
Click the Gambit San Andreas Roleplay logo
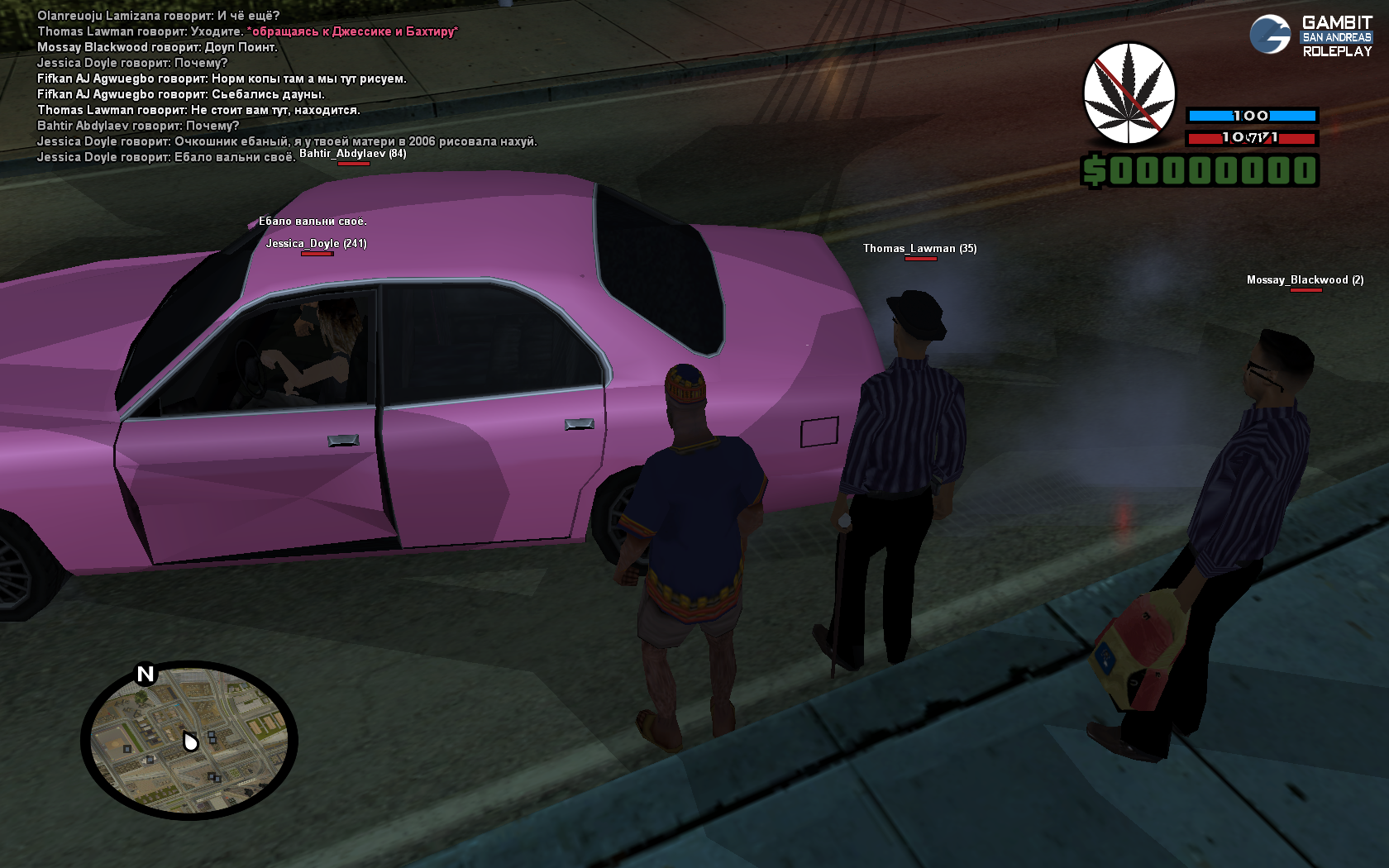pos(1310,36)
